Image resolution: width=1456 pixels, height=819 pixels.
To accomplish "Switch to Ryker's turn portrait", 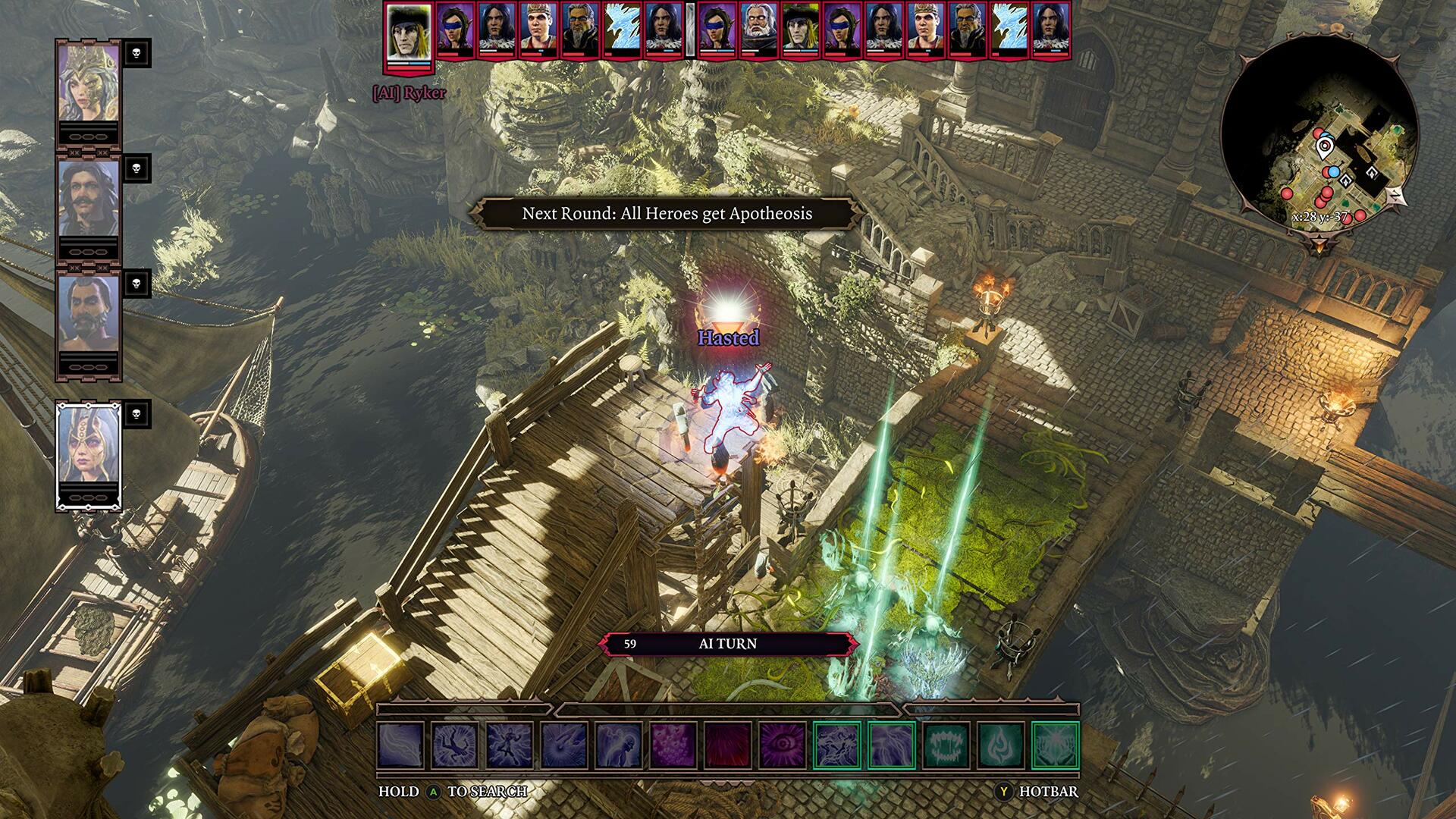I will click(x=407, y=34).
